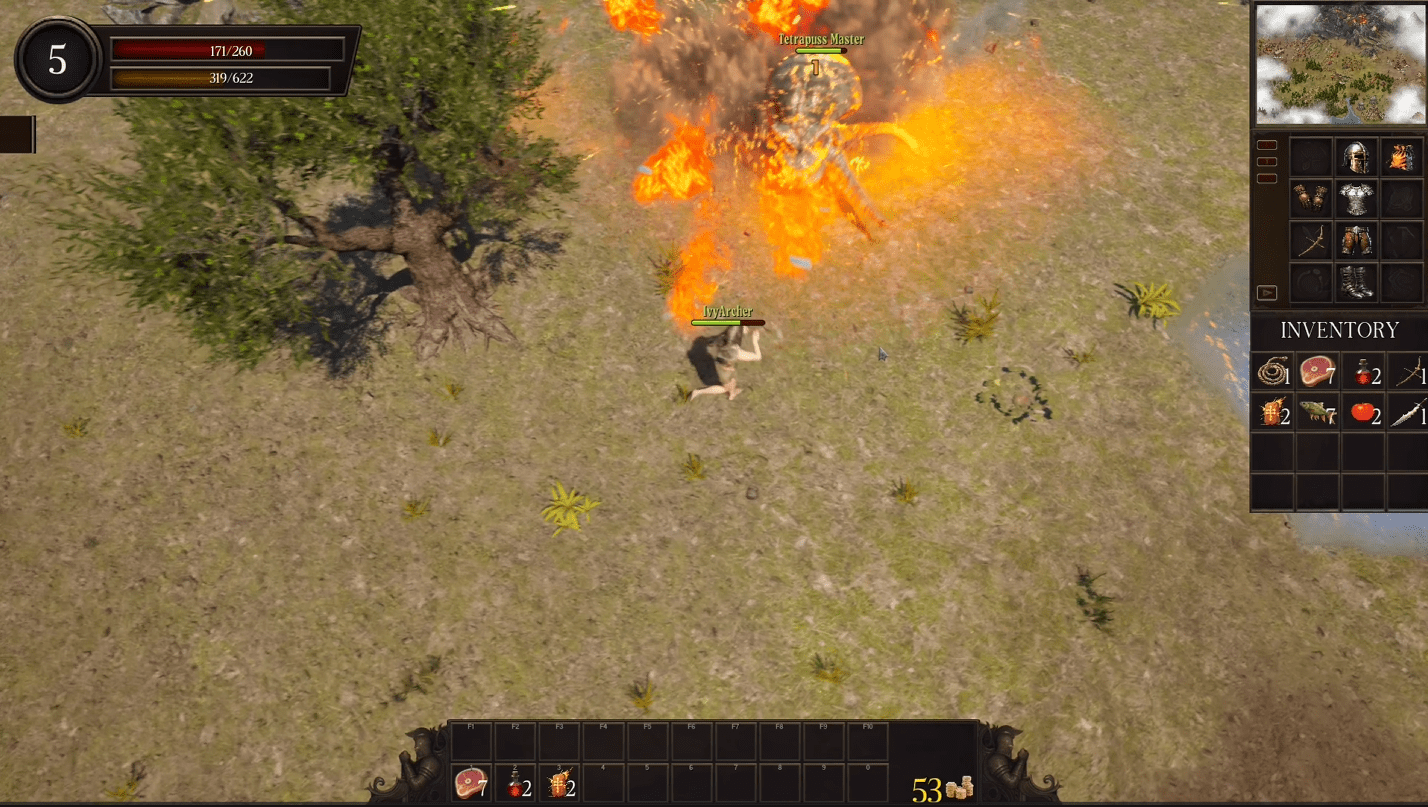Select the raw meat in inventory

[x=1316, y=373]
